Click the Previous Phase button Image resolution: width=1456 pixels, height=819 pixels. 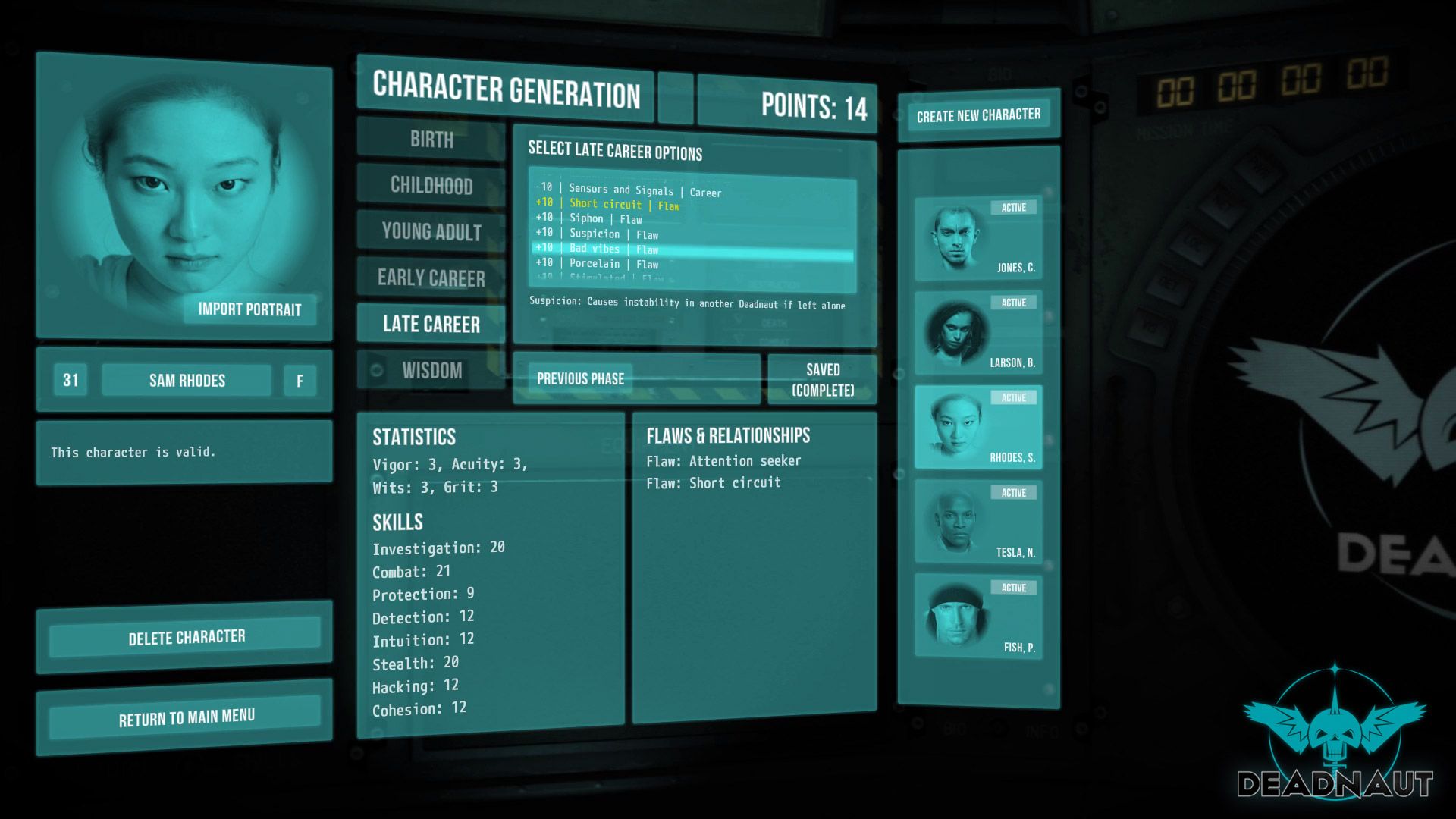[x=580, y=378]
